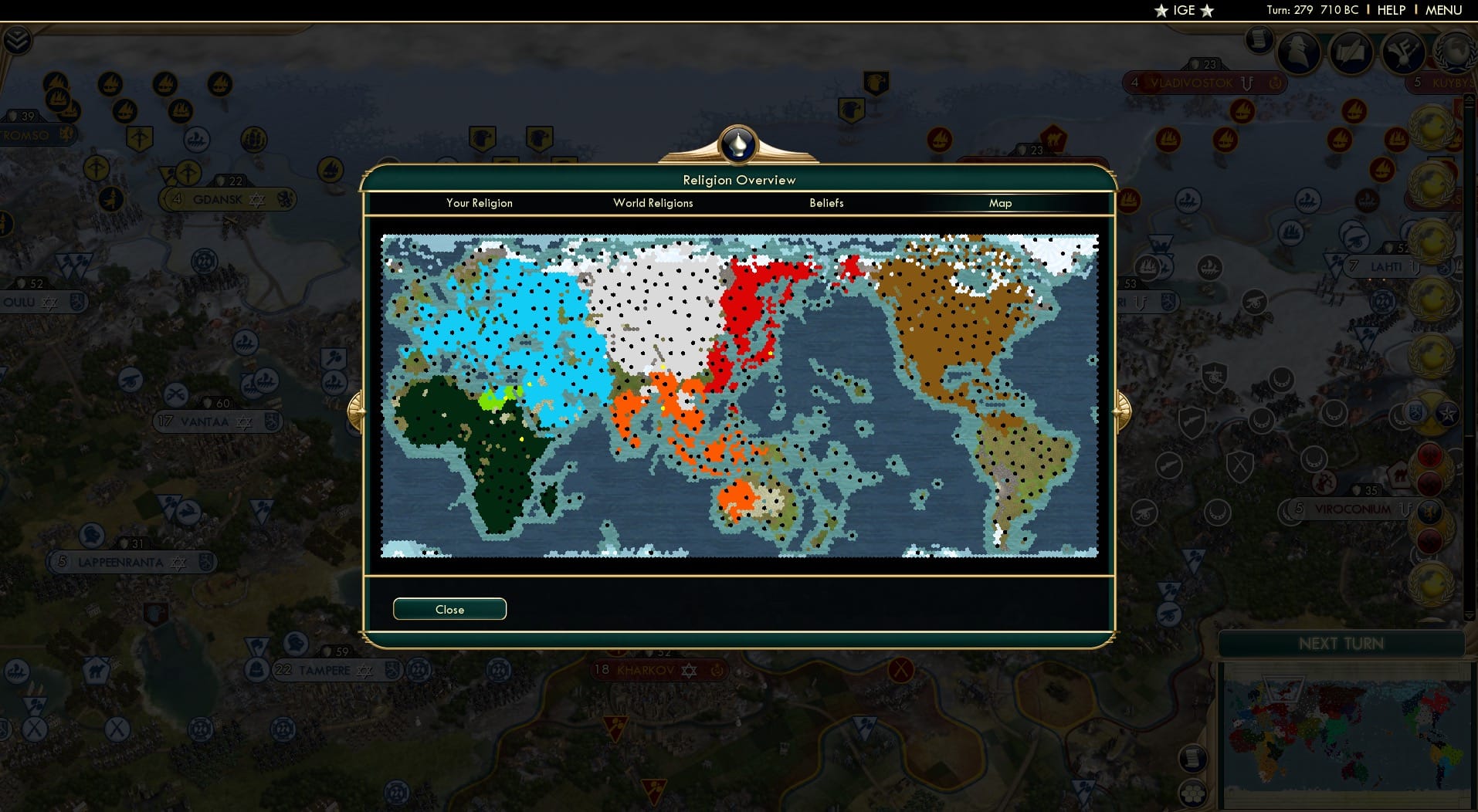Image resolution: width=1478 pixels, height=812 pixels.
Task: Open the Your Religion tab
Action: tap(479, 203)
